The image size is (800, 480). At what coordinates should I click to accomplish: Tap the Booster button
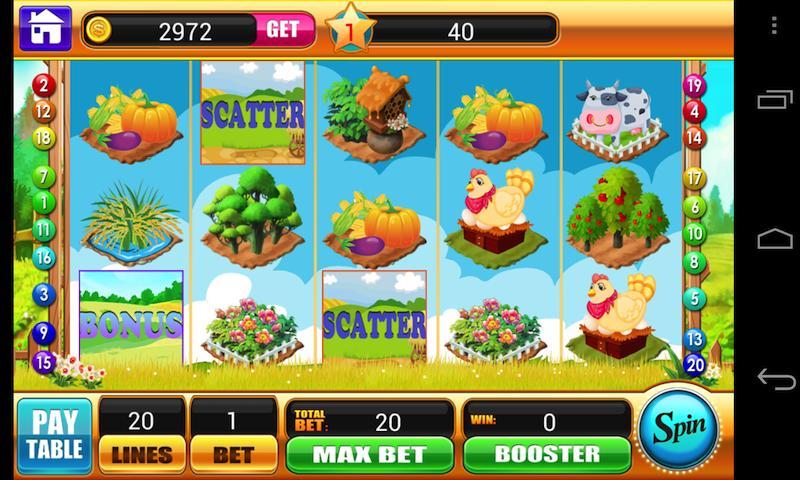pyautogui.click(x=546, y=453)
